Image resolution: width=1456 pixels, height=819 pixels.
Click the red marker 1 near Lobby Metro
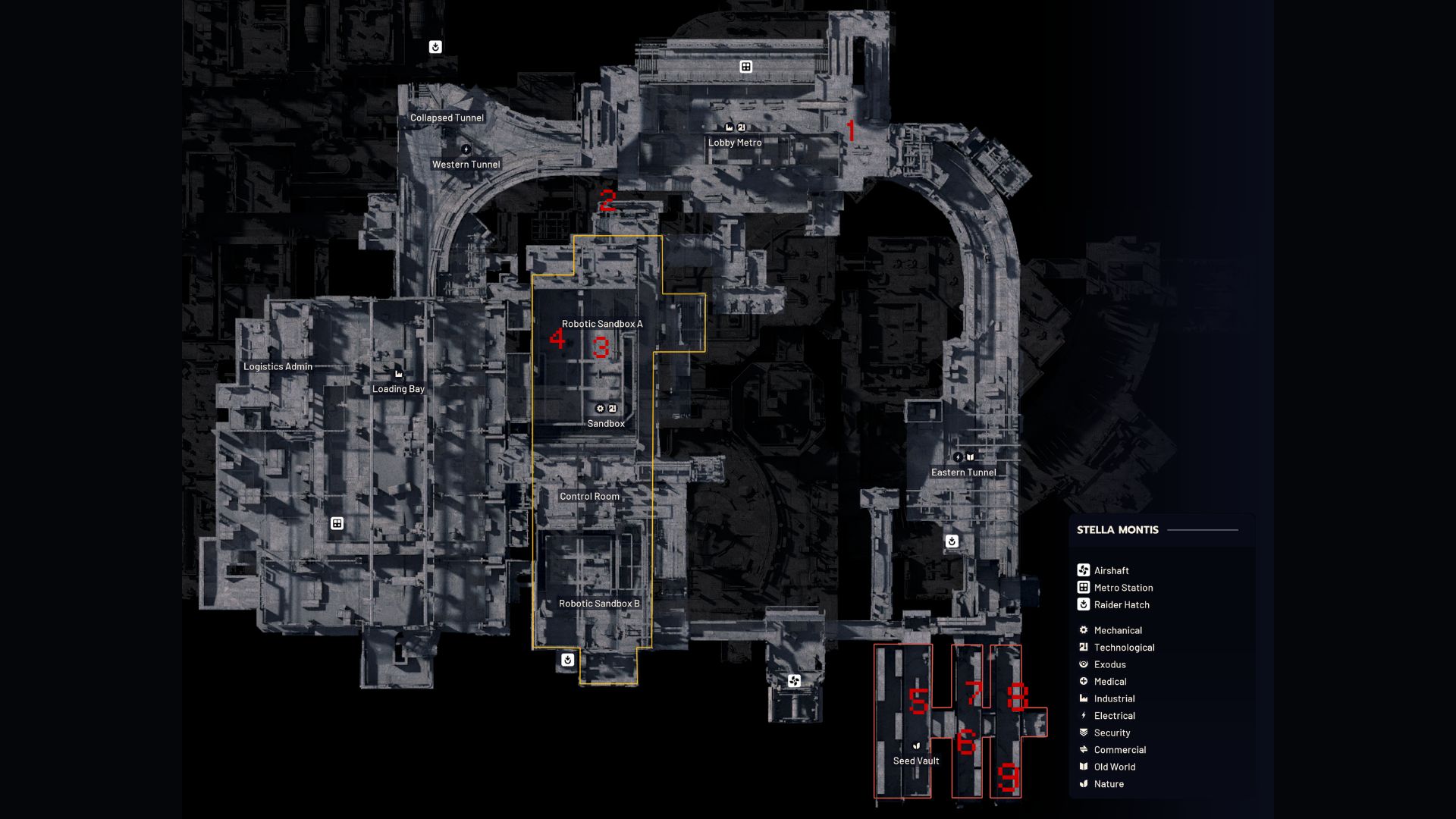tap(851, 130)
